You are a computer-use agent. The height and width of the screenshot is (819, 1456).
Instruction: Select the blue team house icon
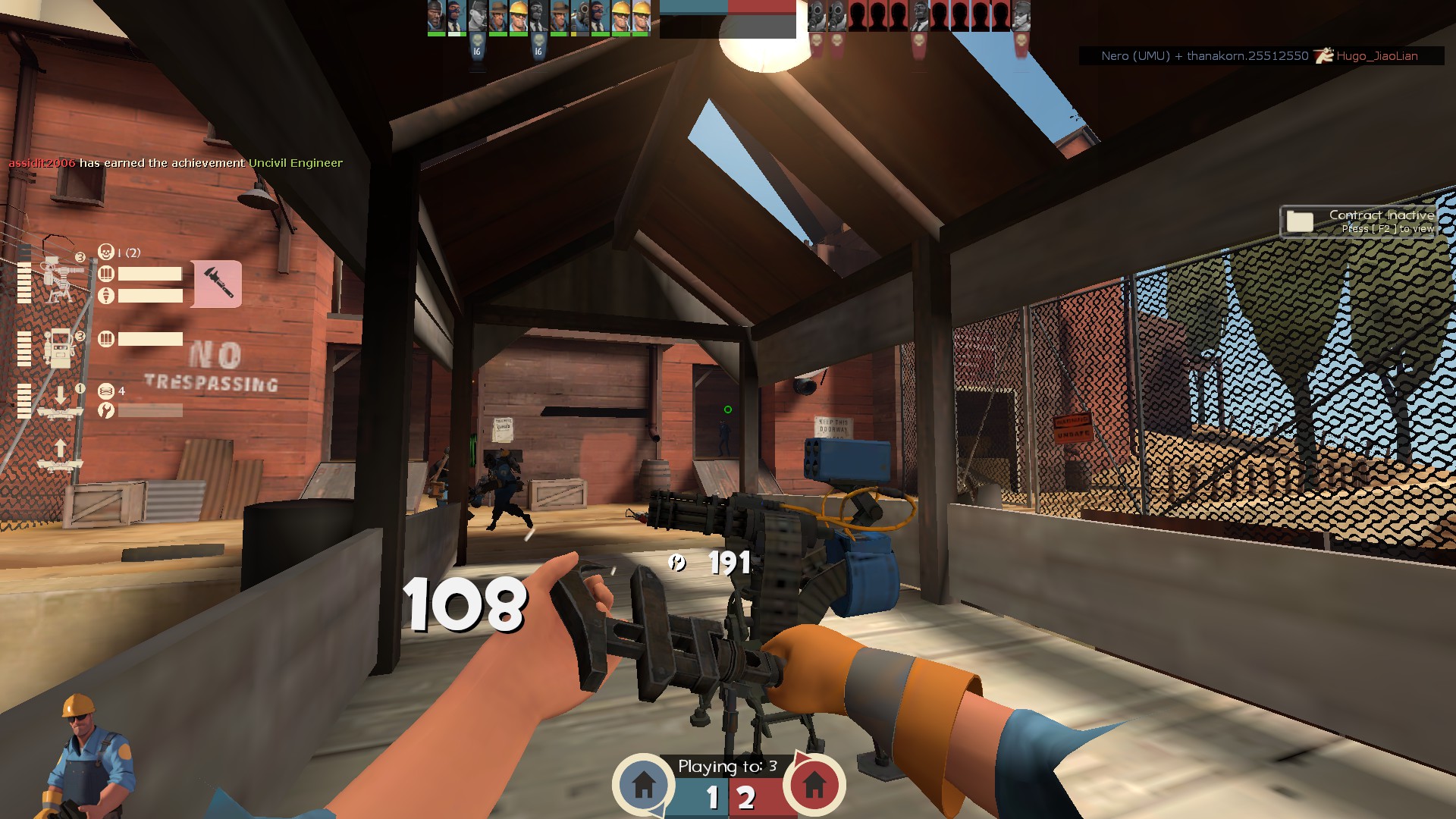tap(644, 784)
